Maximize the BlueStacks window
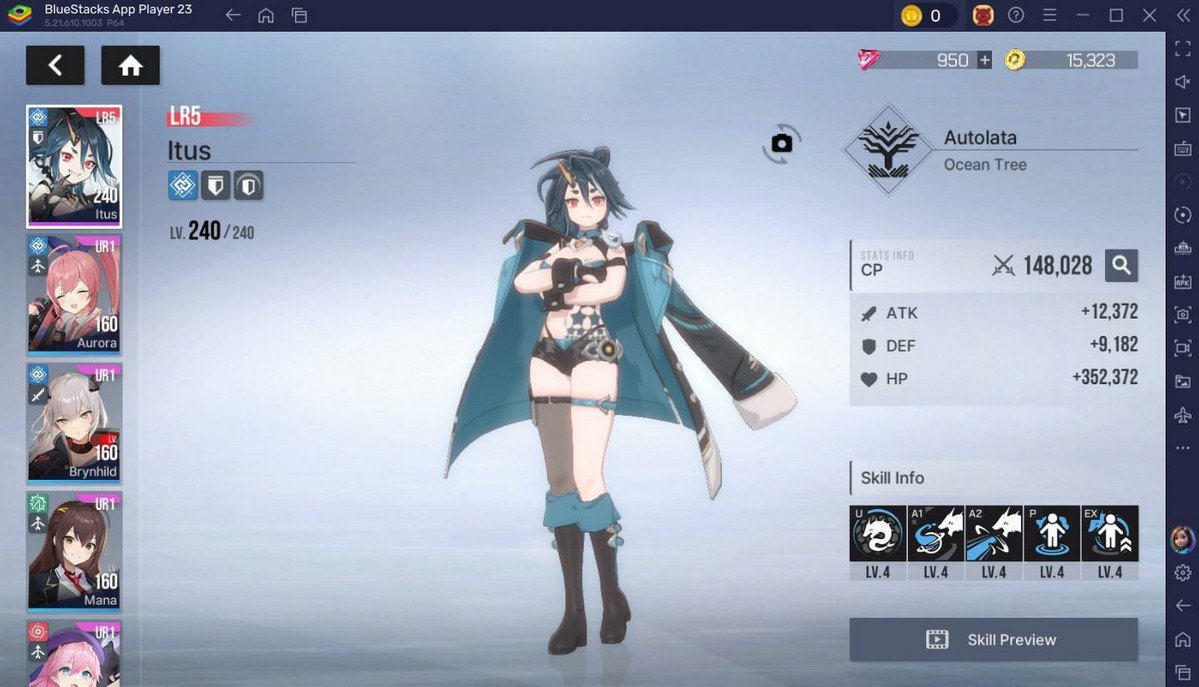This screenshot has width=1199, height=687. tap(1116, 15)
